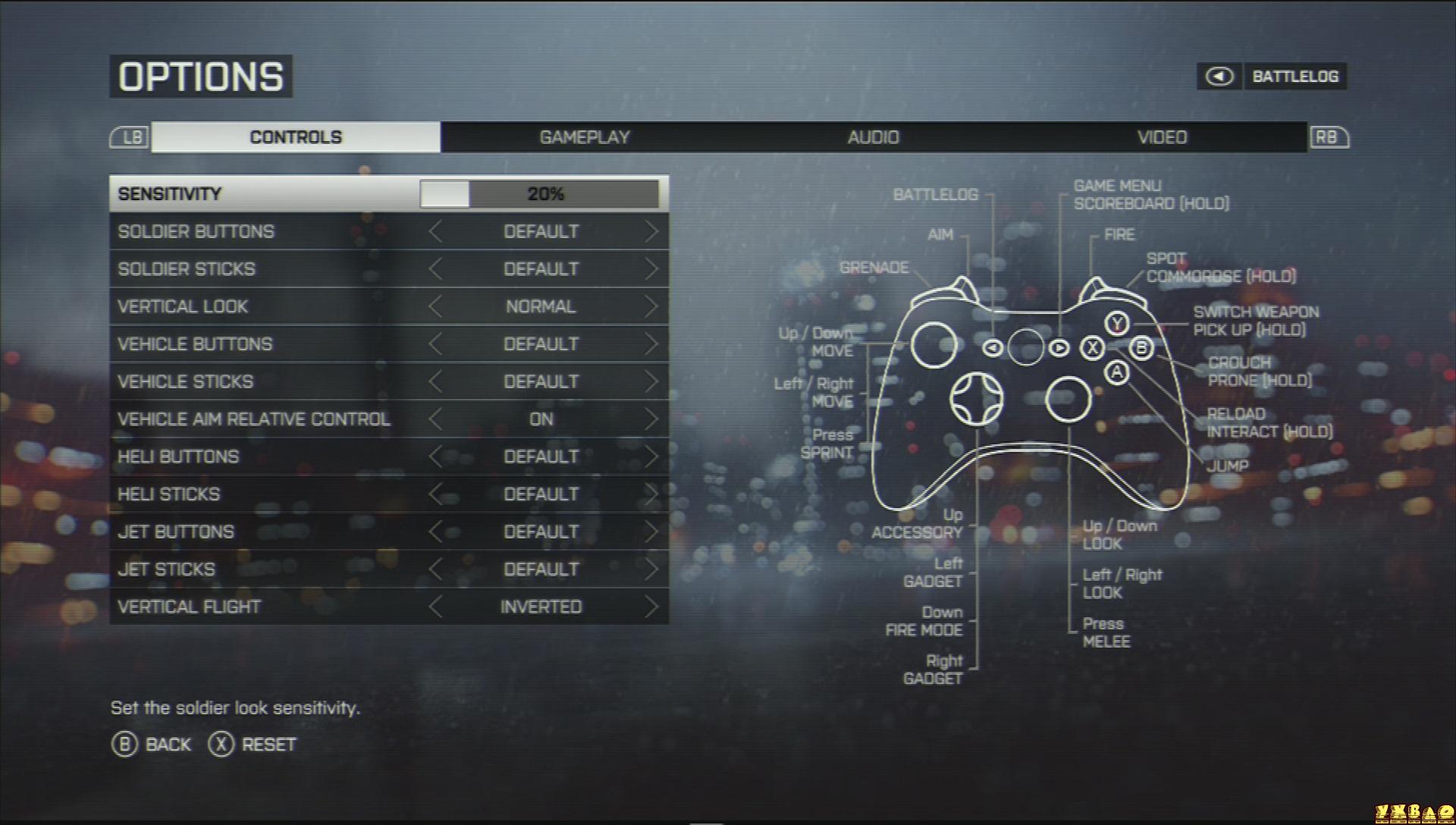Click left arrow on Heli Buttons
The height and width of the screenshot is (825, 1456).
[x=435, y=456]
